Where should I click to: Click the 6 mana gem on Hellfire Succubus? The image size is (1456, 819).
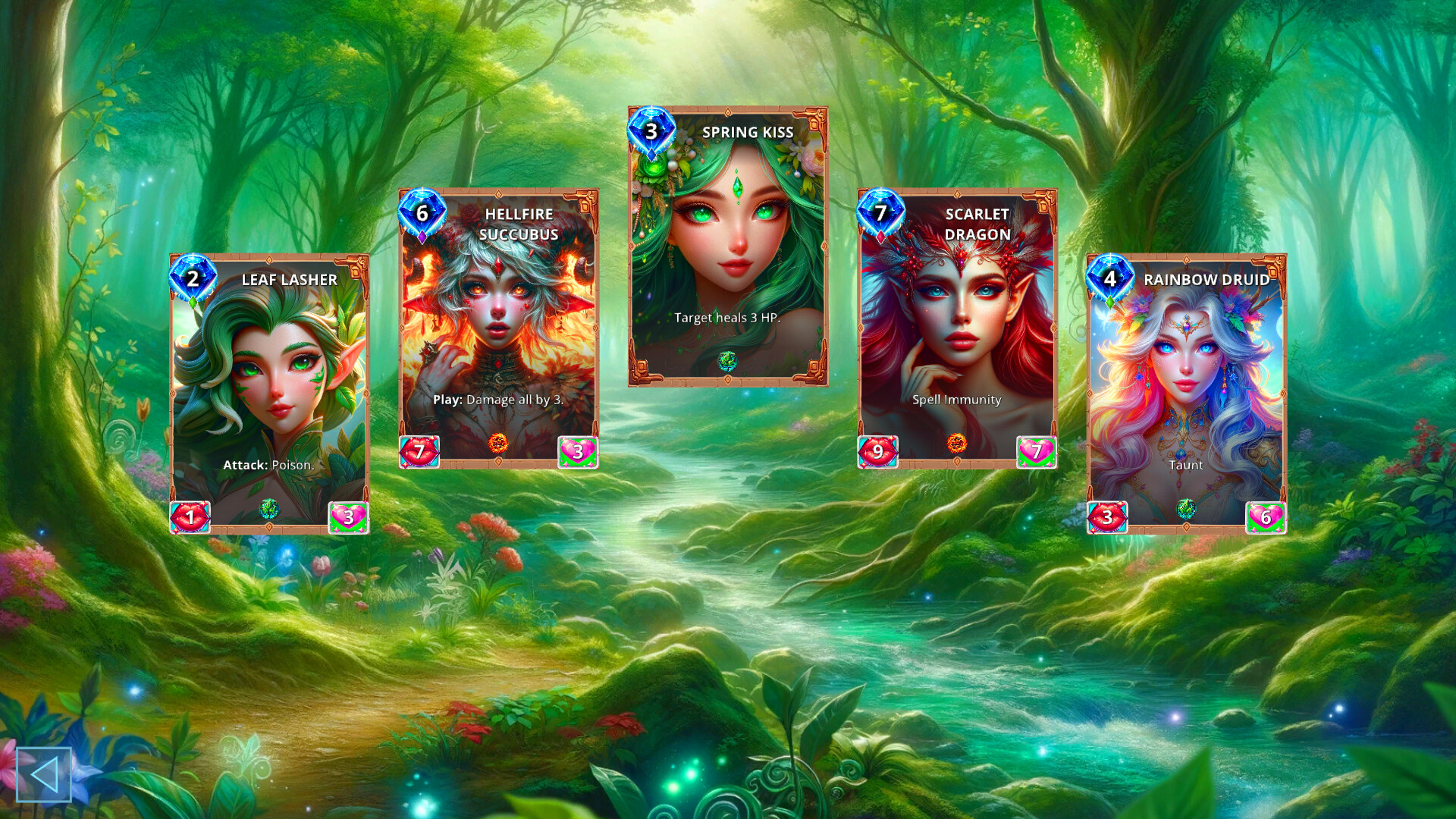[422, 214]
